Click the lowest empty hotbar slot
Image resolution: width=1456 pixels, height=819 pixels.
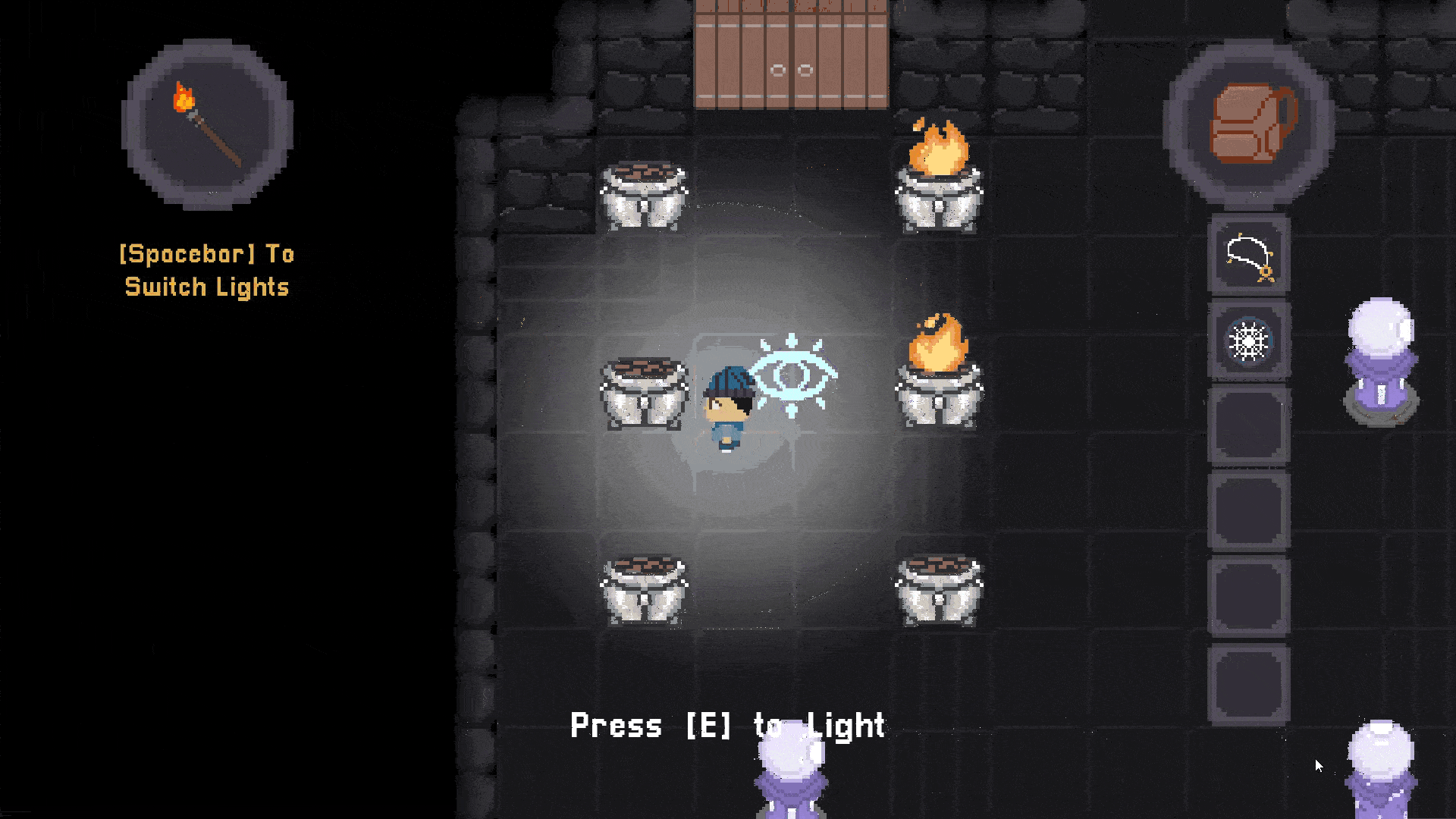1248,682
